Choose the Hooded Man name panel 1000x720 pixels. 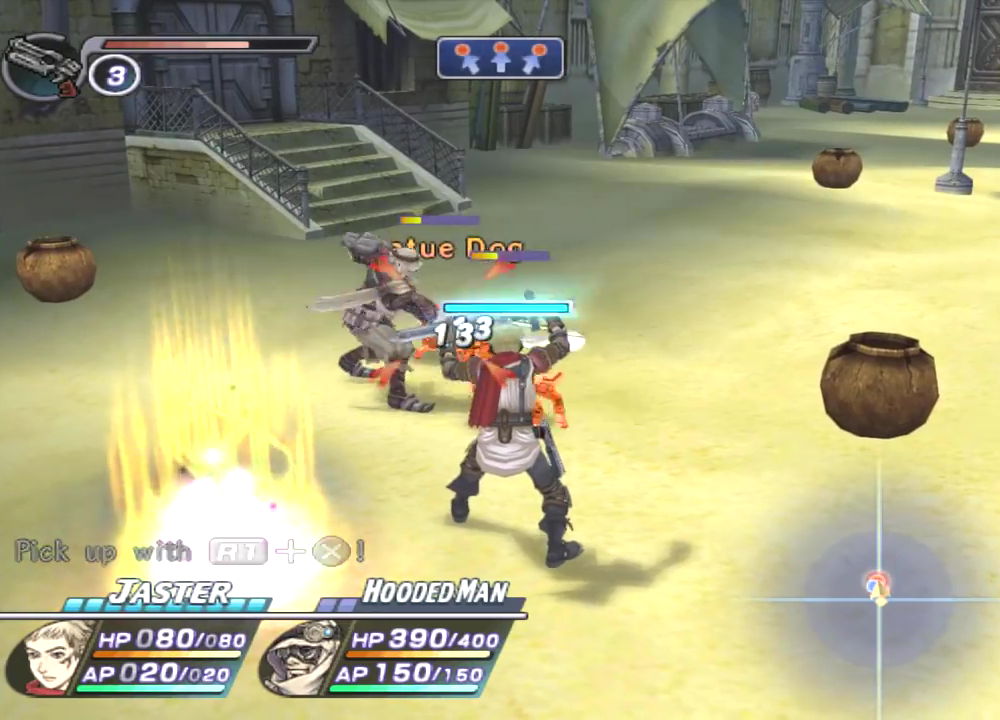(x=434, y=592)
